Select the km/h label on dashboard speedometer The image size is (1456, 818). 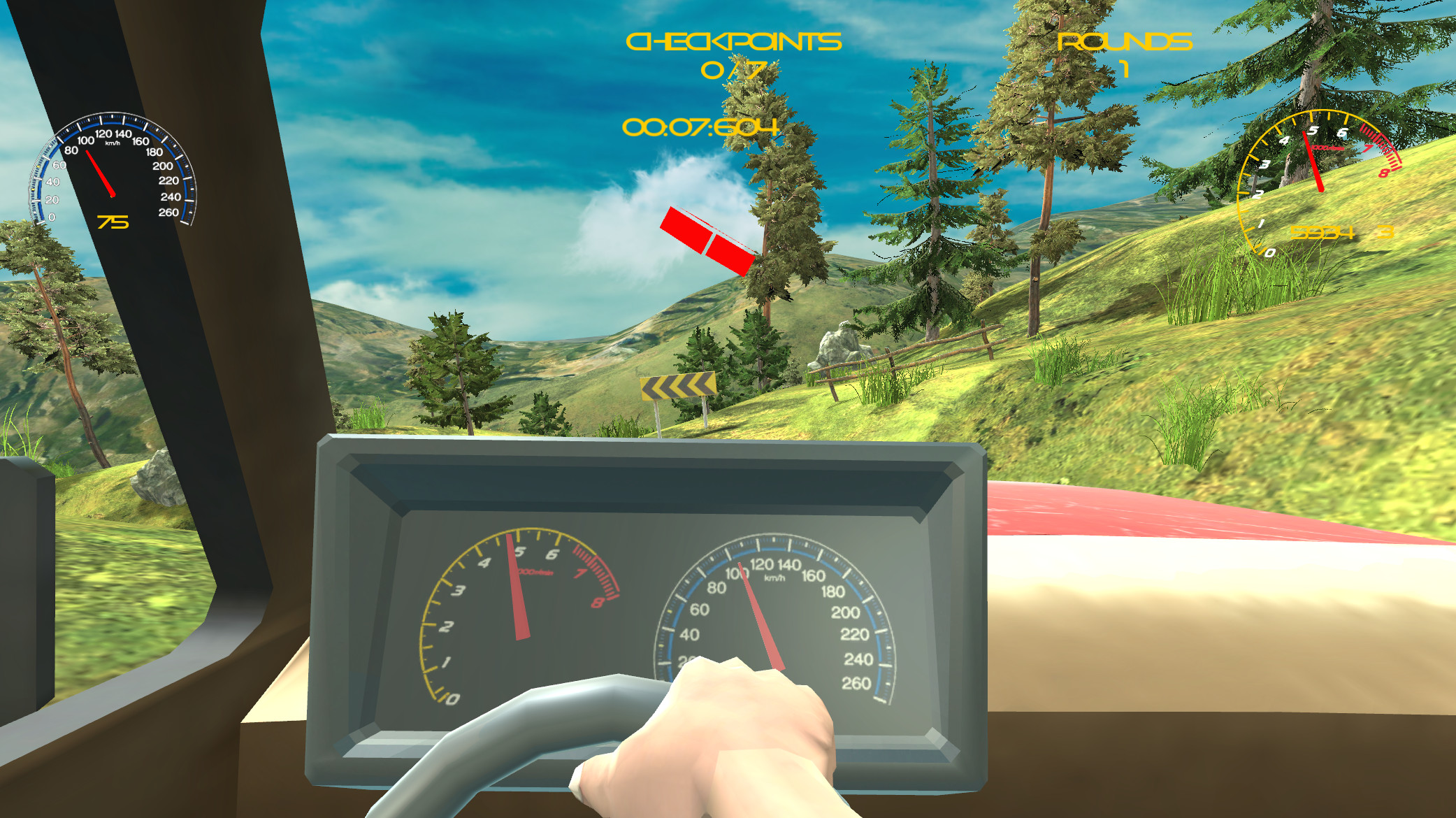tap(776, 577)
